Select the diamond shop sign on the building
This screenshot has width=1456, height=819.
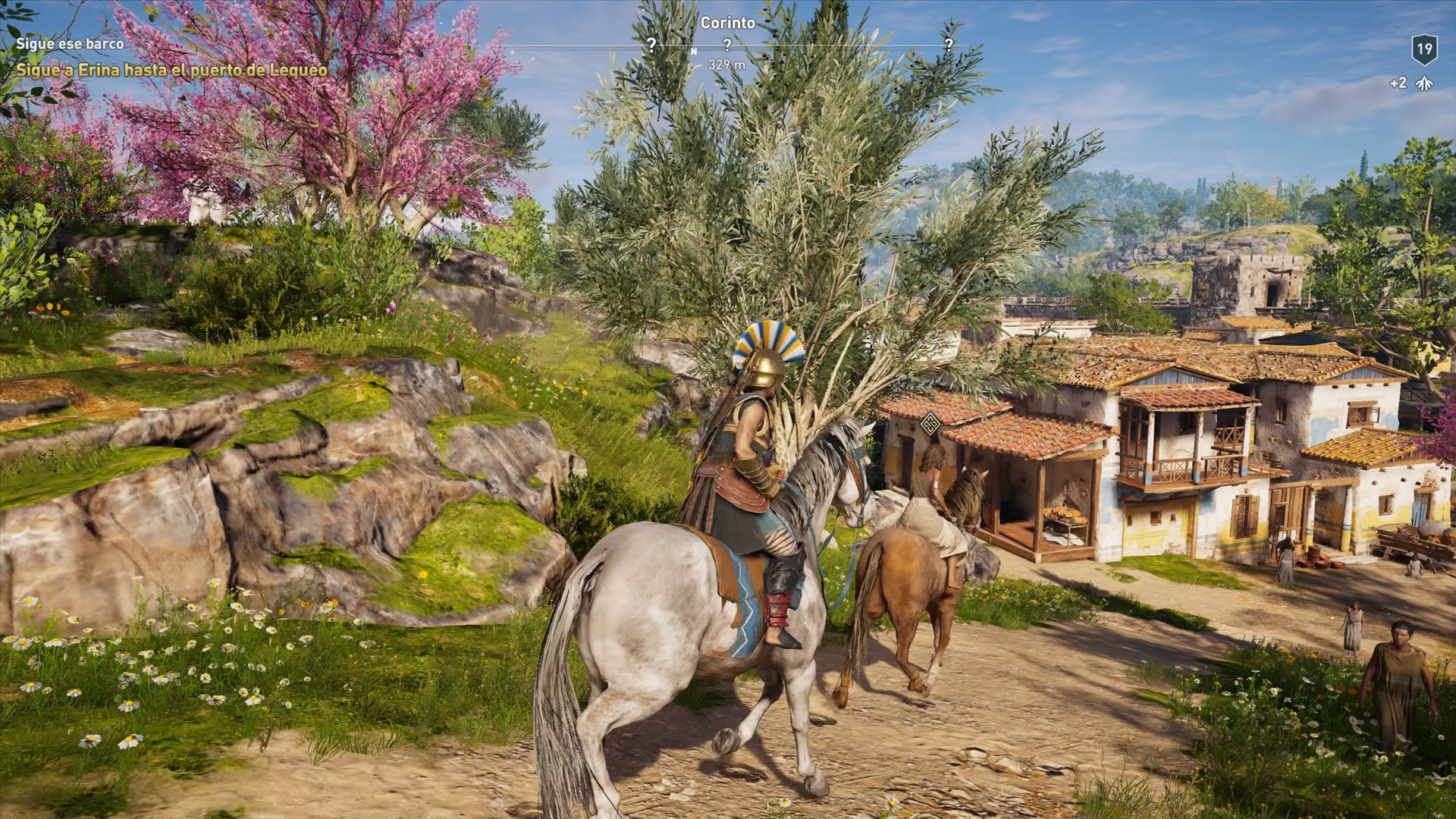click(930, 424)
